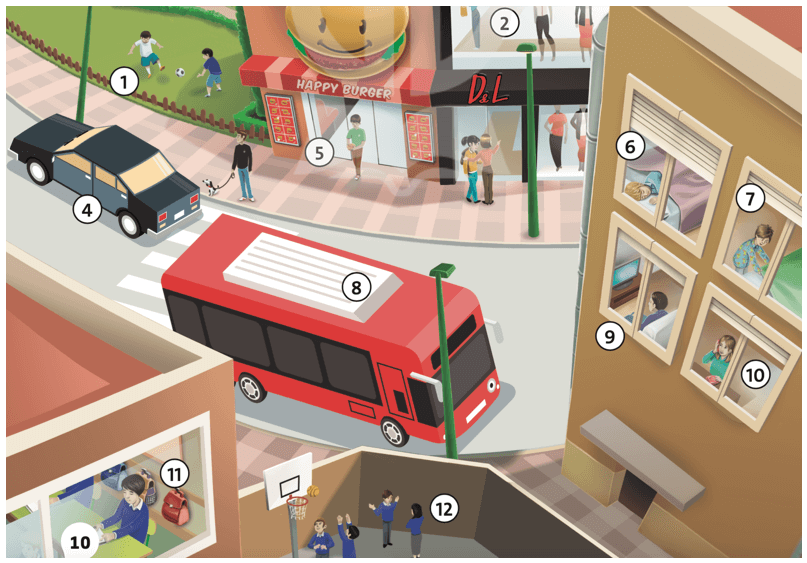Screen dimensions: 807x563
Task: Click marker 6 on the bedroom window
Action: click(630, 146)
